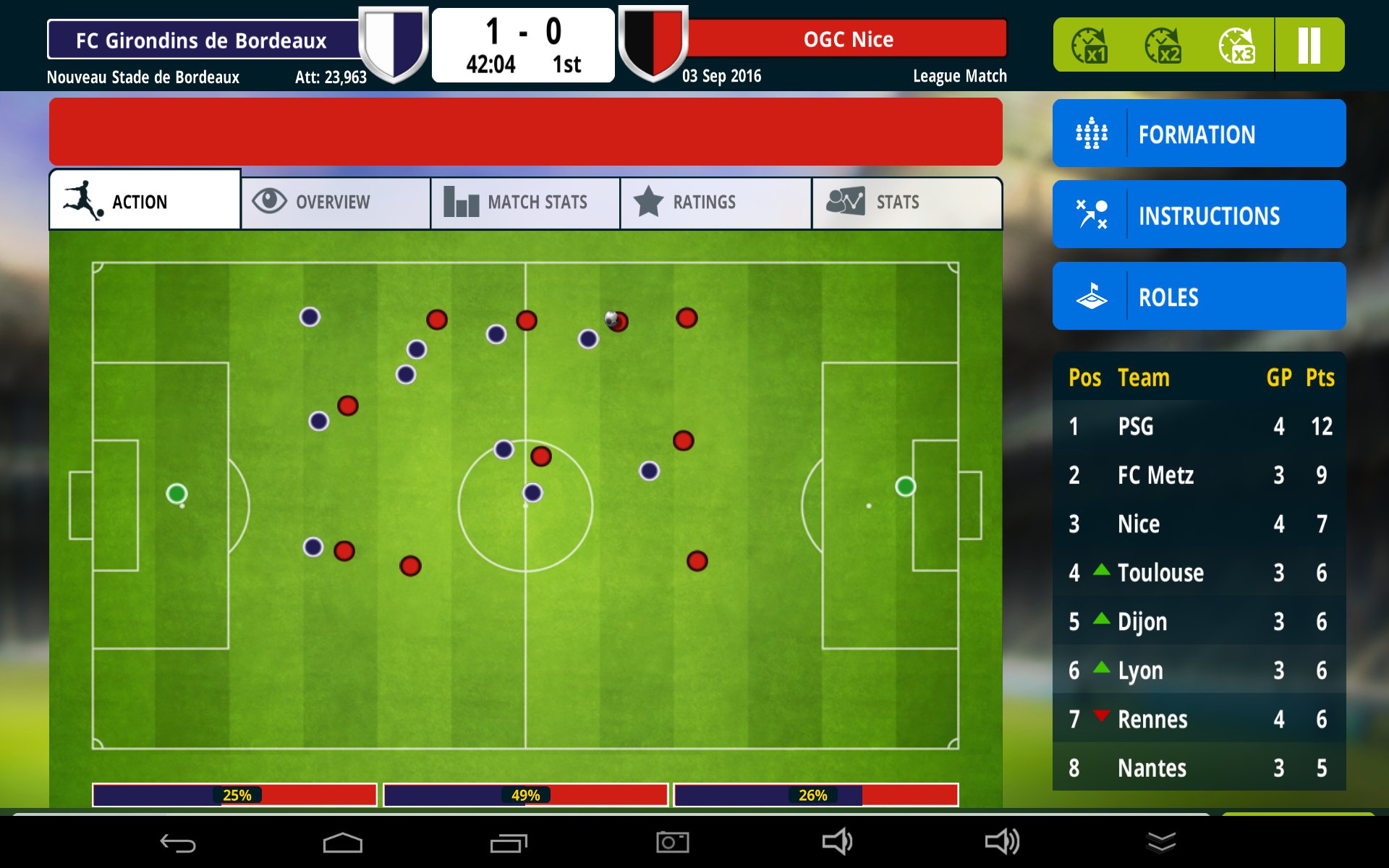
Task: Switch to the Overview tab
Action: [x=336, y=202]
